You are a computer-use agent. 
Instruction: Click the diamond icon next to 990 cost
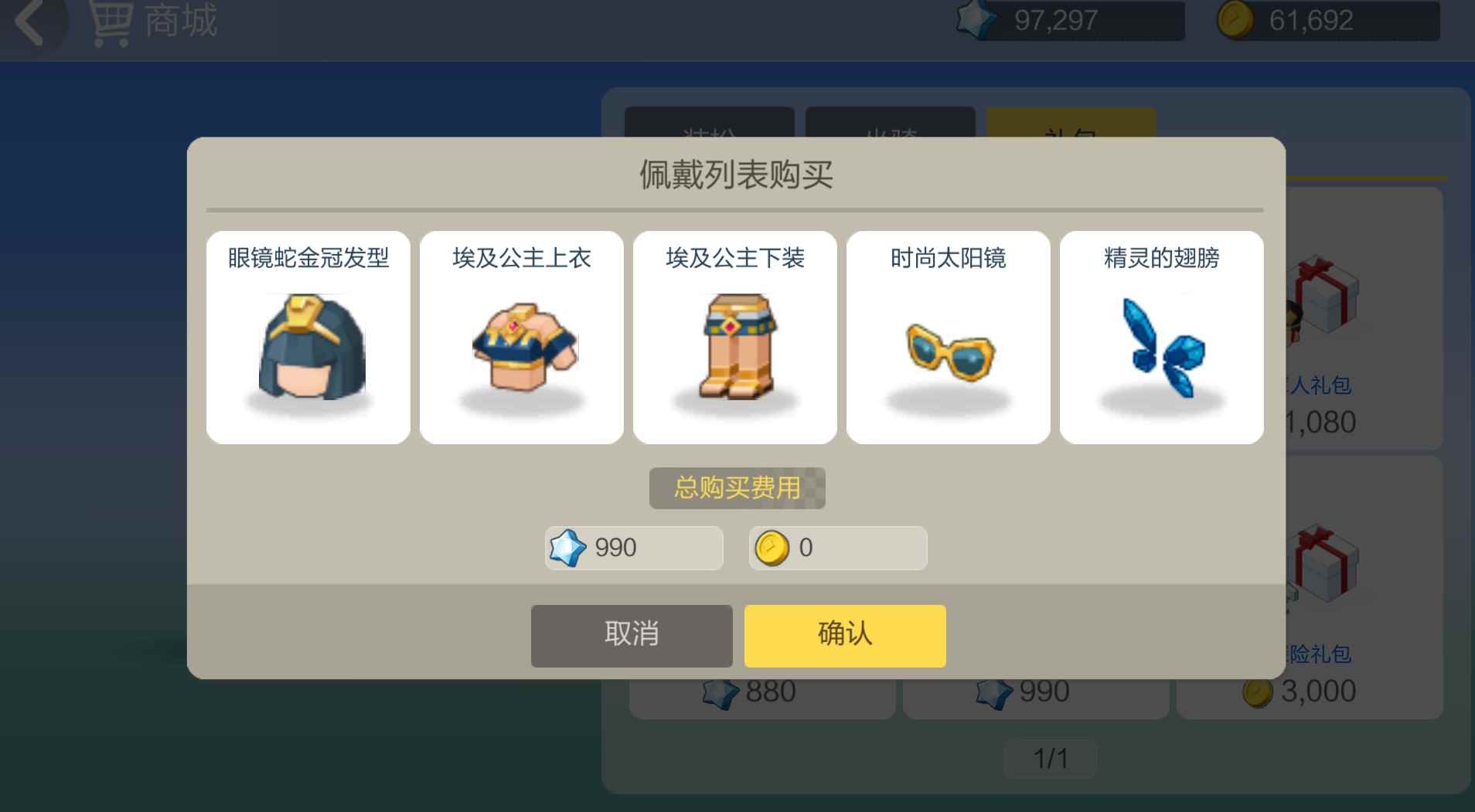point(567,548)
